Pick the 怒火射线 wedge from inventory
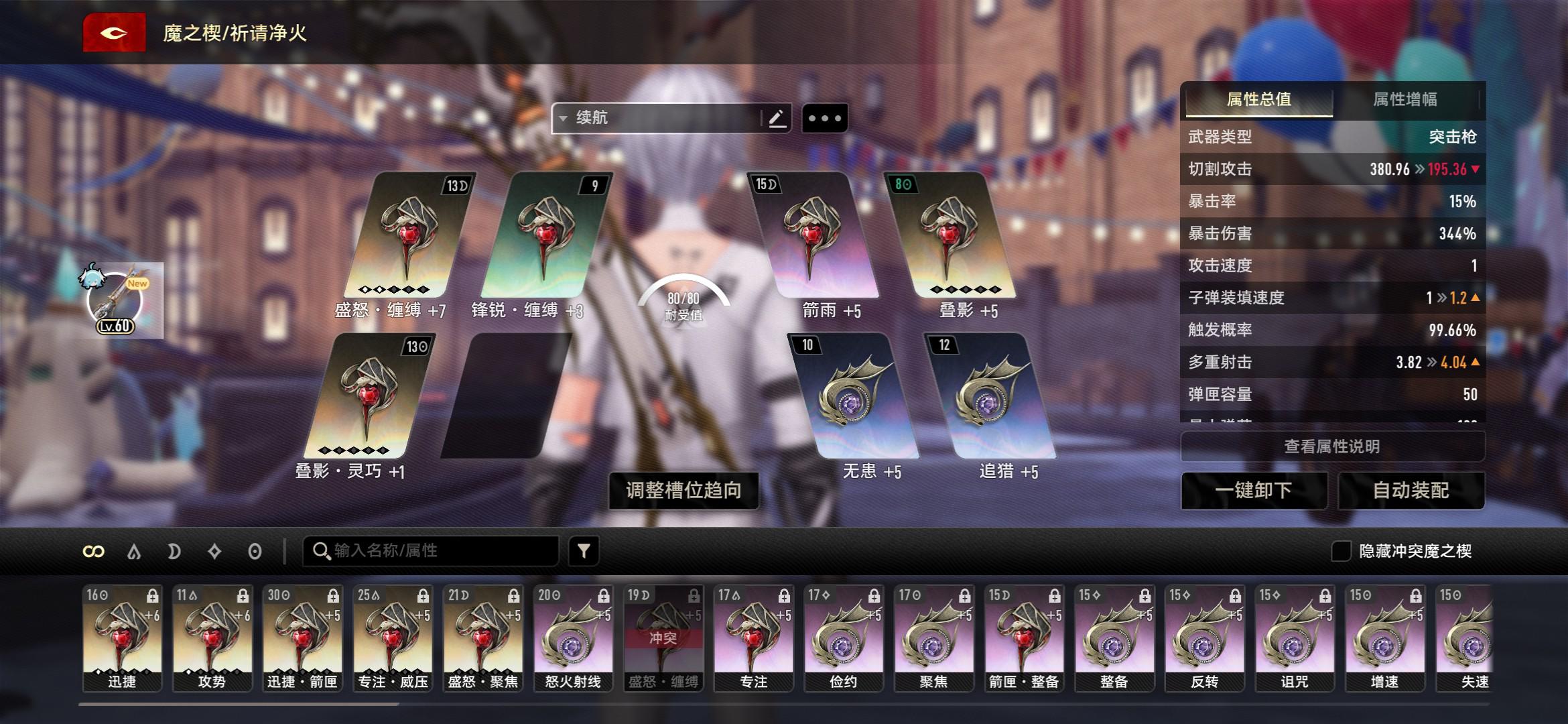Screen dimensions: 1568x724 coord(573,637)
